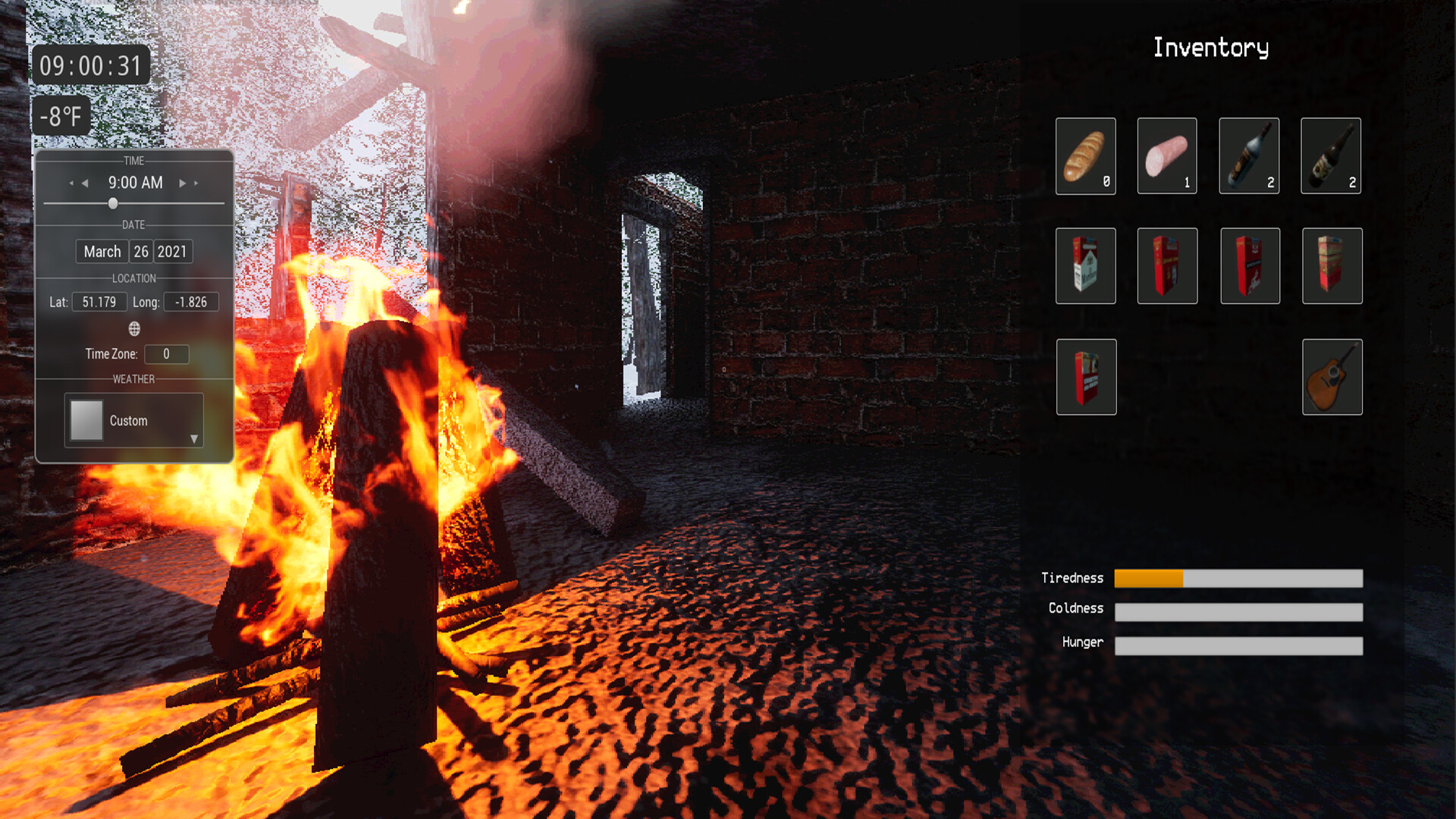This screenshot has width=1456, height=819.
Task: Expand the weather list via down arrow
Action: (194, 438)
